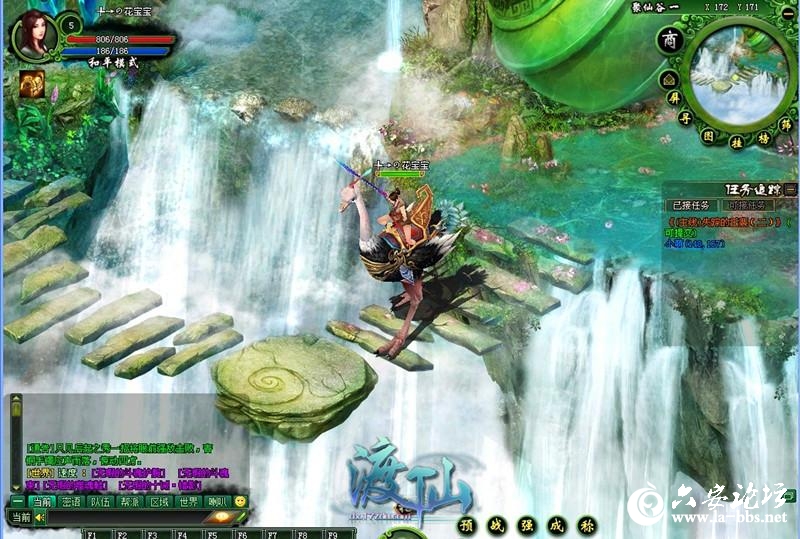Select the 屏 button beside minimap

673,99
